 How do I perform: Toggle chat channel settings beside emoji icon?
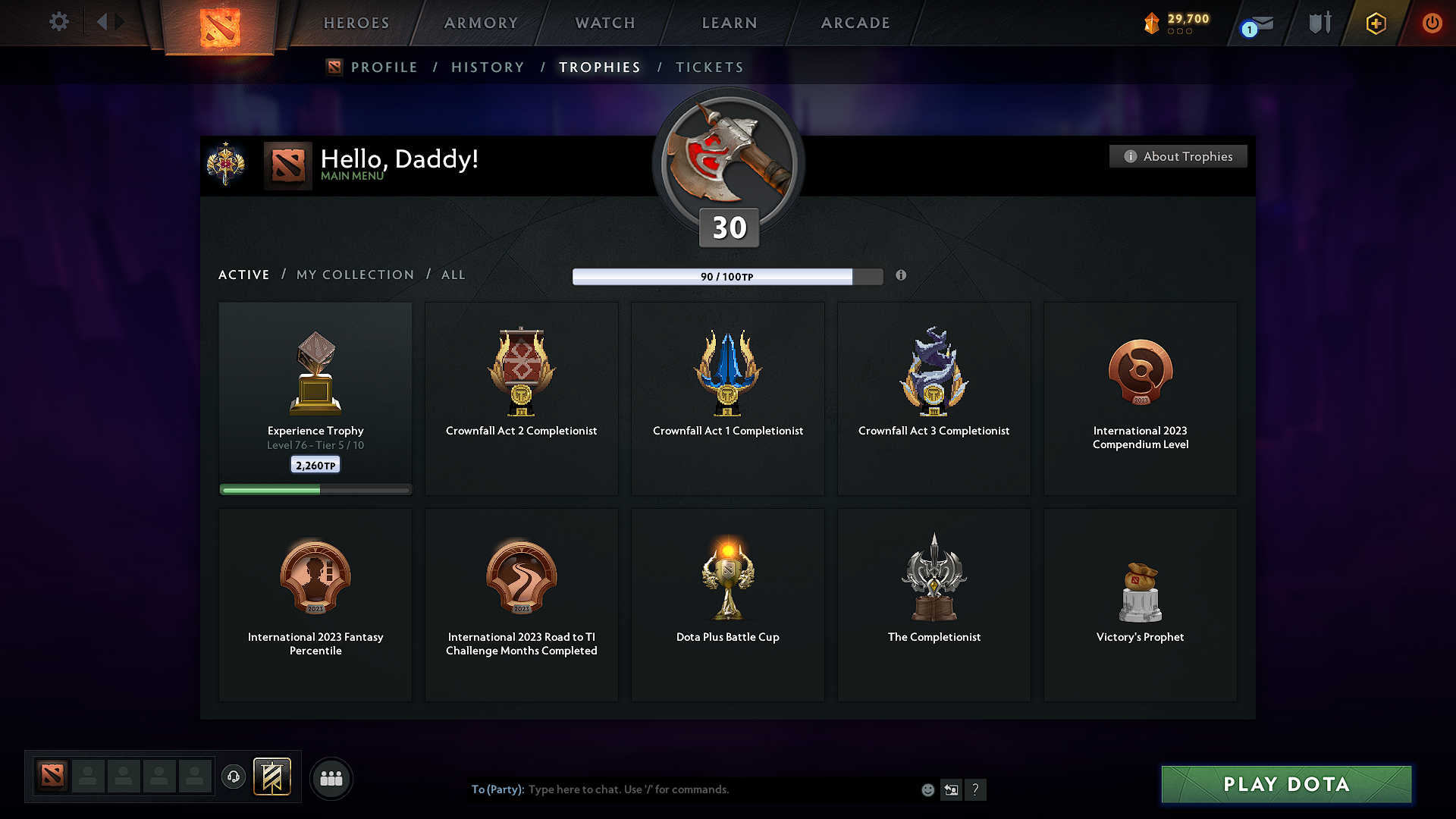click(952, 789)
